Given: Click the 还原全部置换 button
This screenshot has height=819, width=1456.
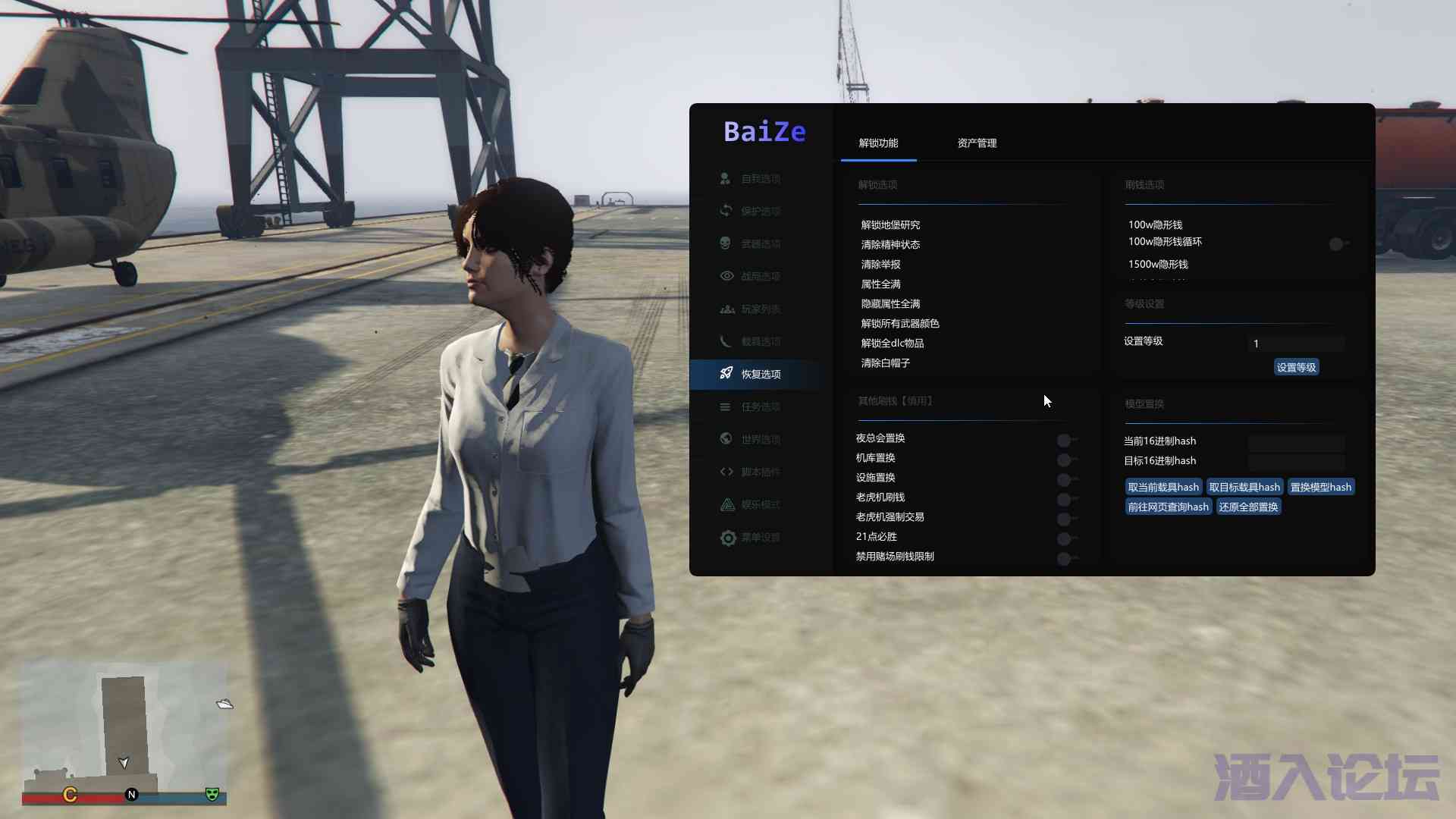Looking at the screenshot, I should point(1248,507).
